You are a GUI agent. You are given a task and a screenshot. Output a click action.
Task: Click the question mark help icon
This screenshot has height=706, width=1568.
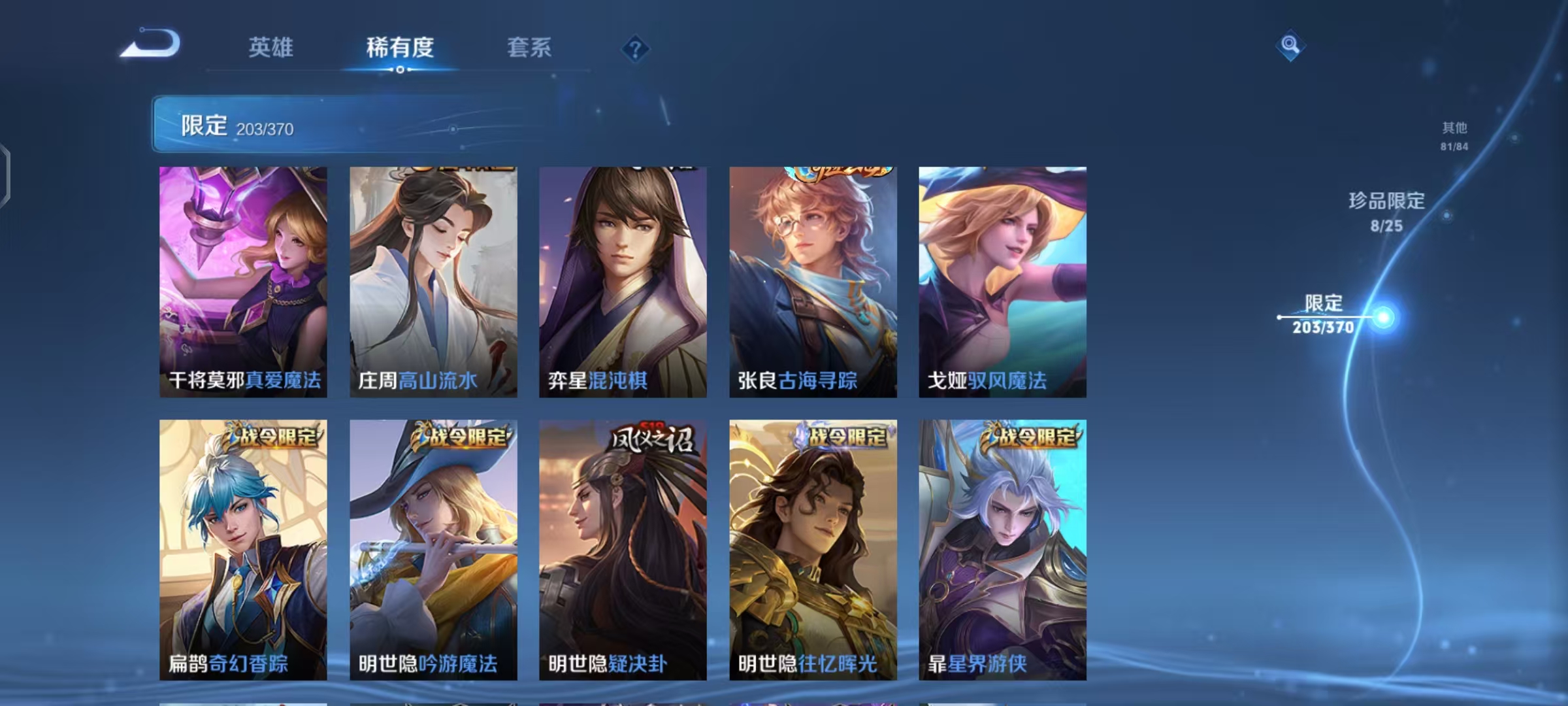click(x=637, y=49)
